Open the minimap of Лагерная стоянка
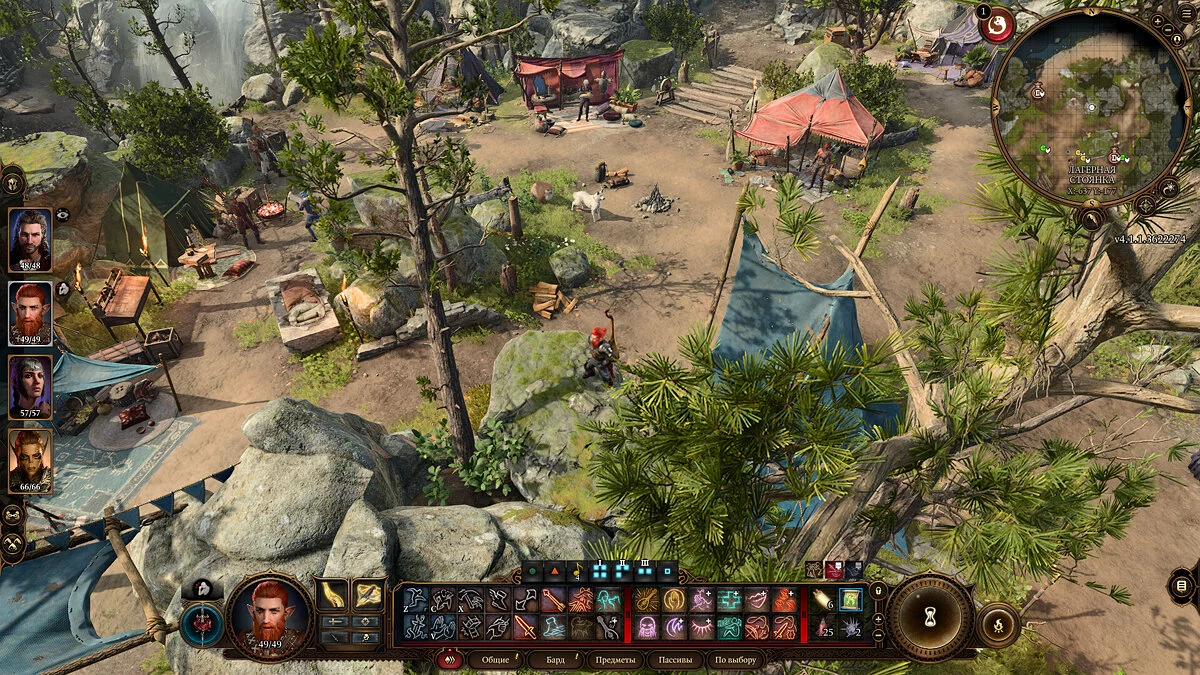This screenshot has height=675, width=1200. point(1090,108)
